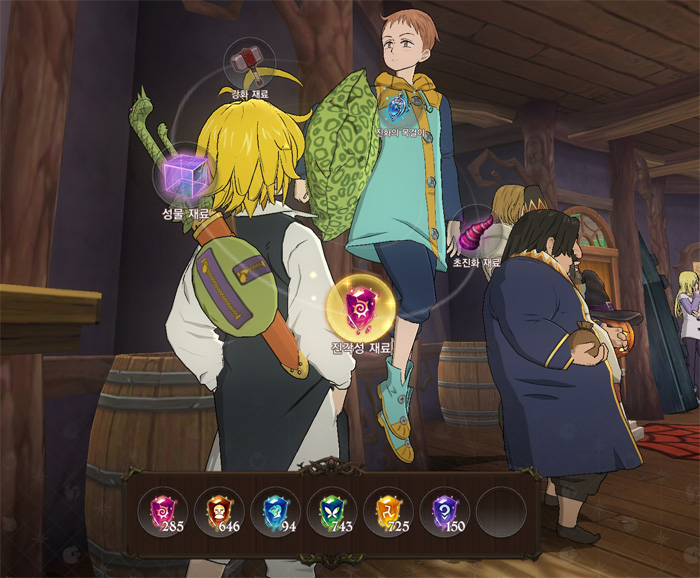
Task: Open the 성물 재료 purple cube category
Action: click(x=183, y=177)
